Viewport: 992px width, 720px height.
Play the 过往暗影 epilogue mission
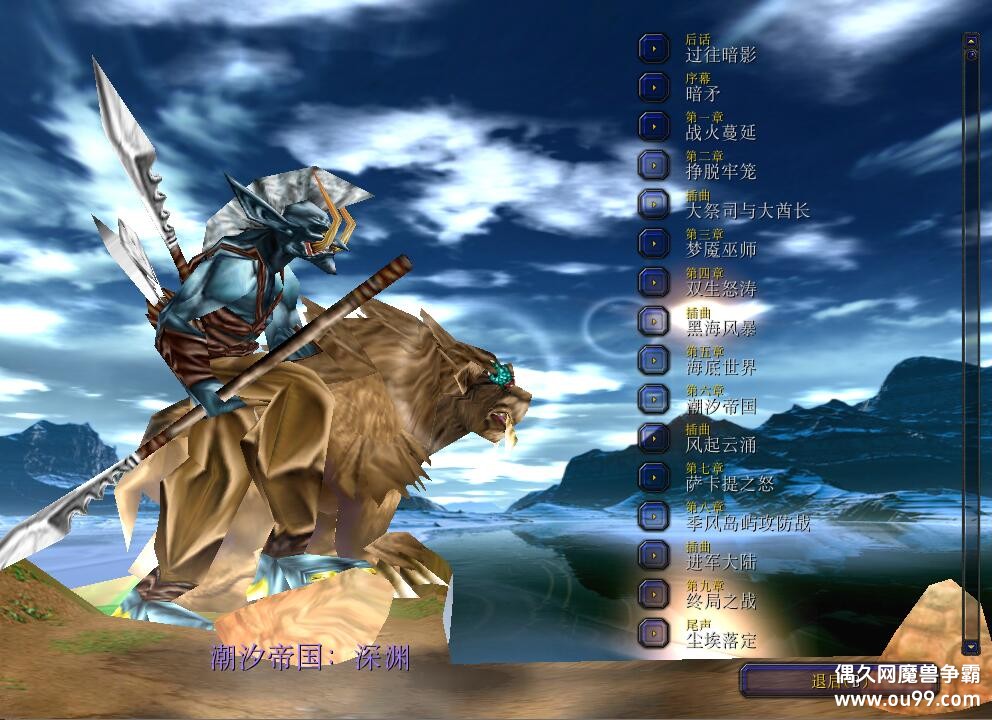point(654,48)
